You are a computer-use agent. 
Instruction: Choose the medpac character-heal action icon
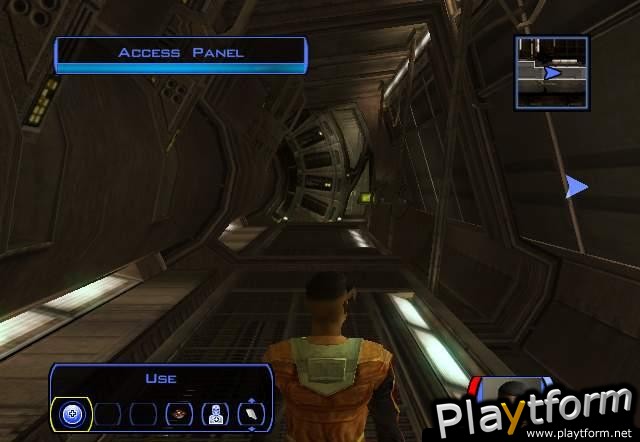point(215,413)
